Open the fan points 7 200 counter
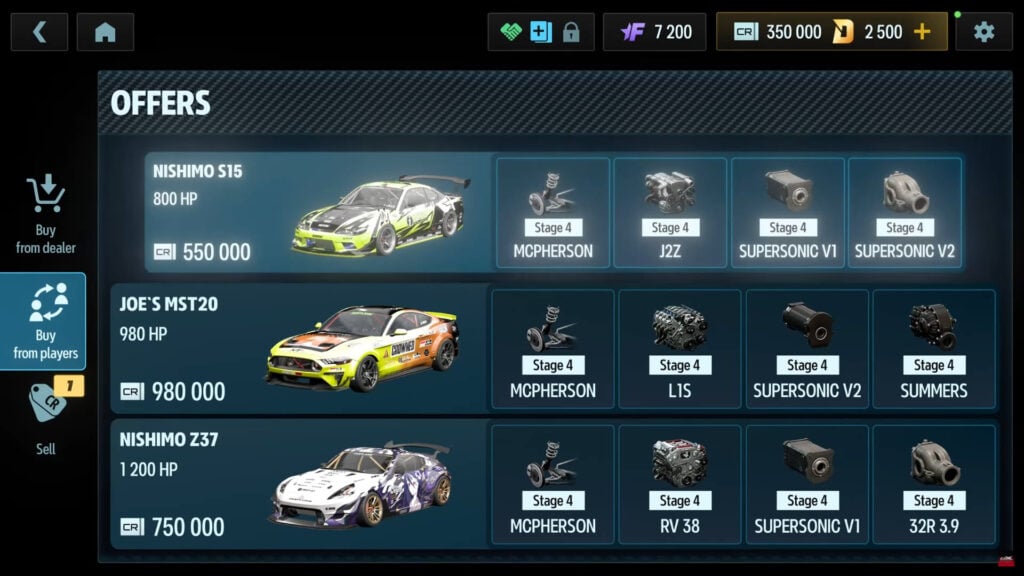1024x576 pixels. pos(655,32)
